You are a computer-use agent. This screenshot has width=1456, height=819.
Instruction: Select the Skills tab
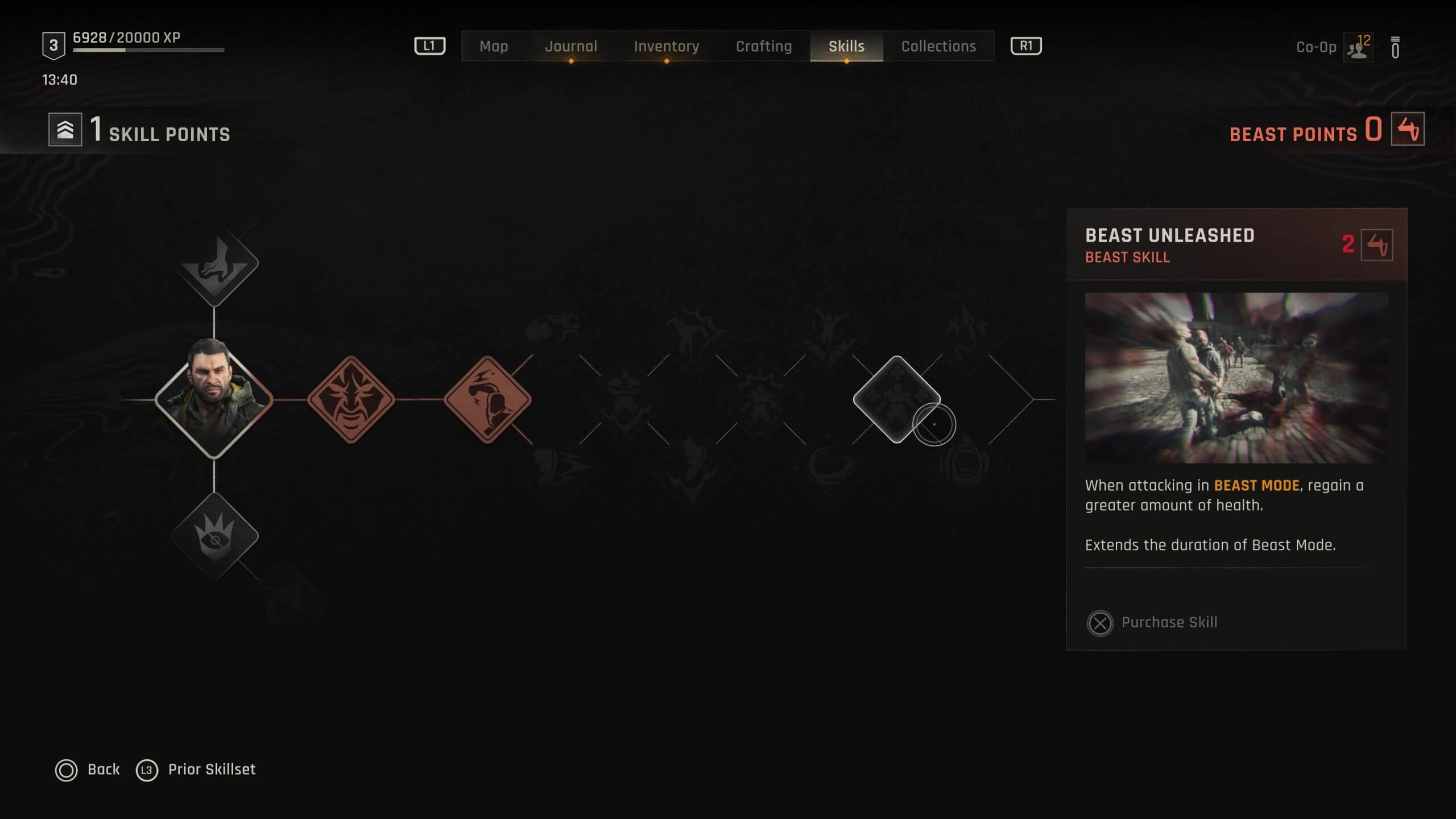[x=846, y=46]
